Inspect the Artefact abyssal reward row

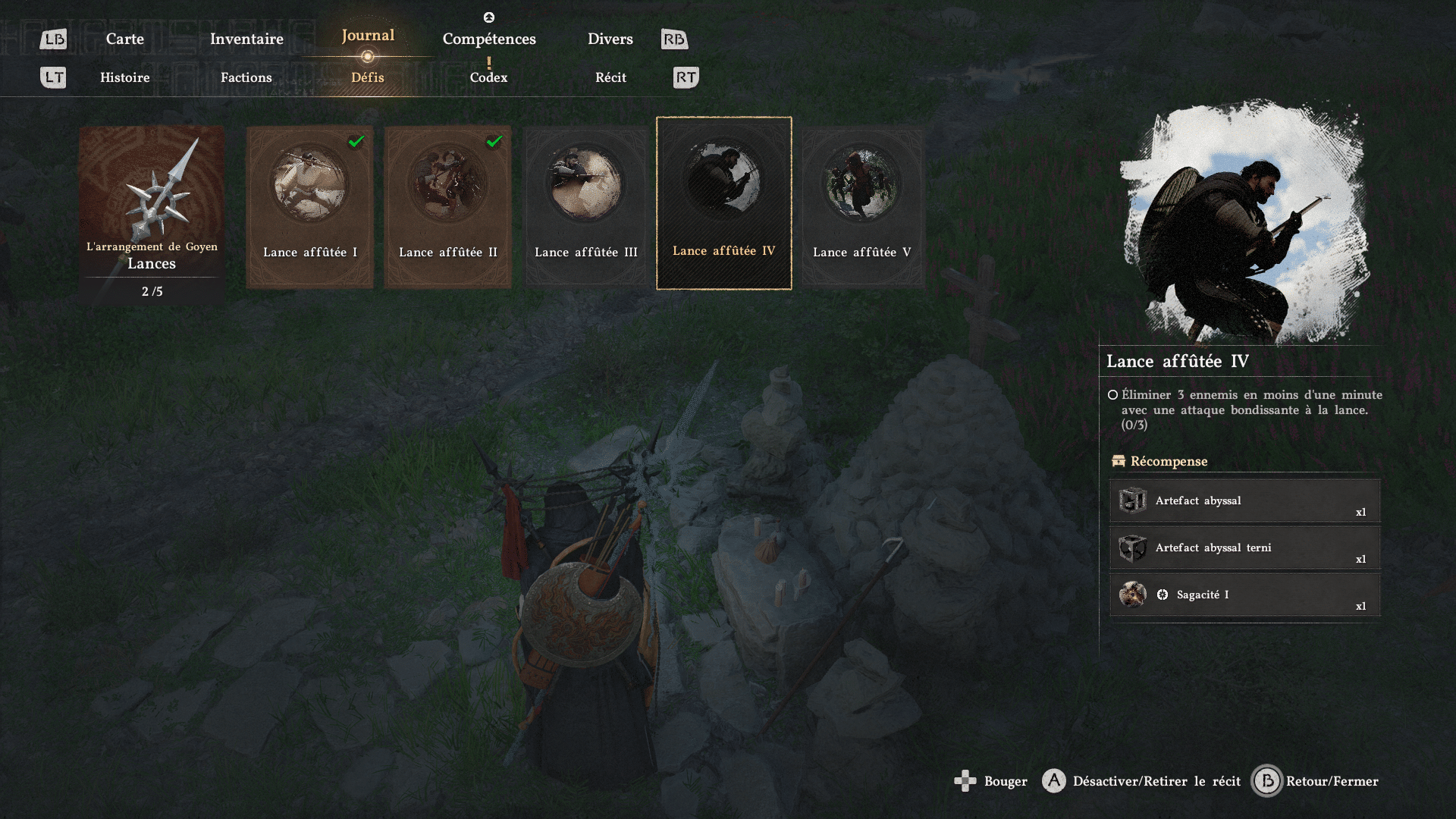pyautogui.click(x=1244, y=501)
